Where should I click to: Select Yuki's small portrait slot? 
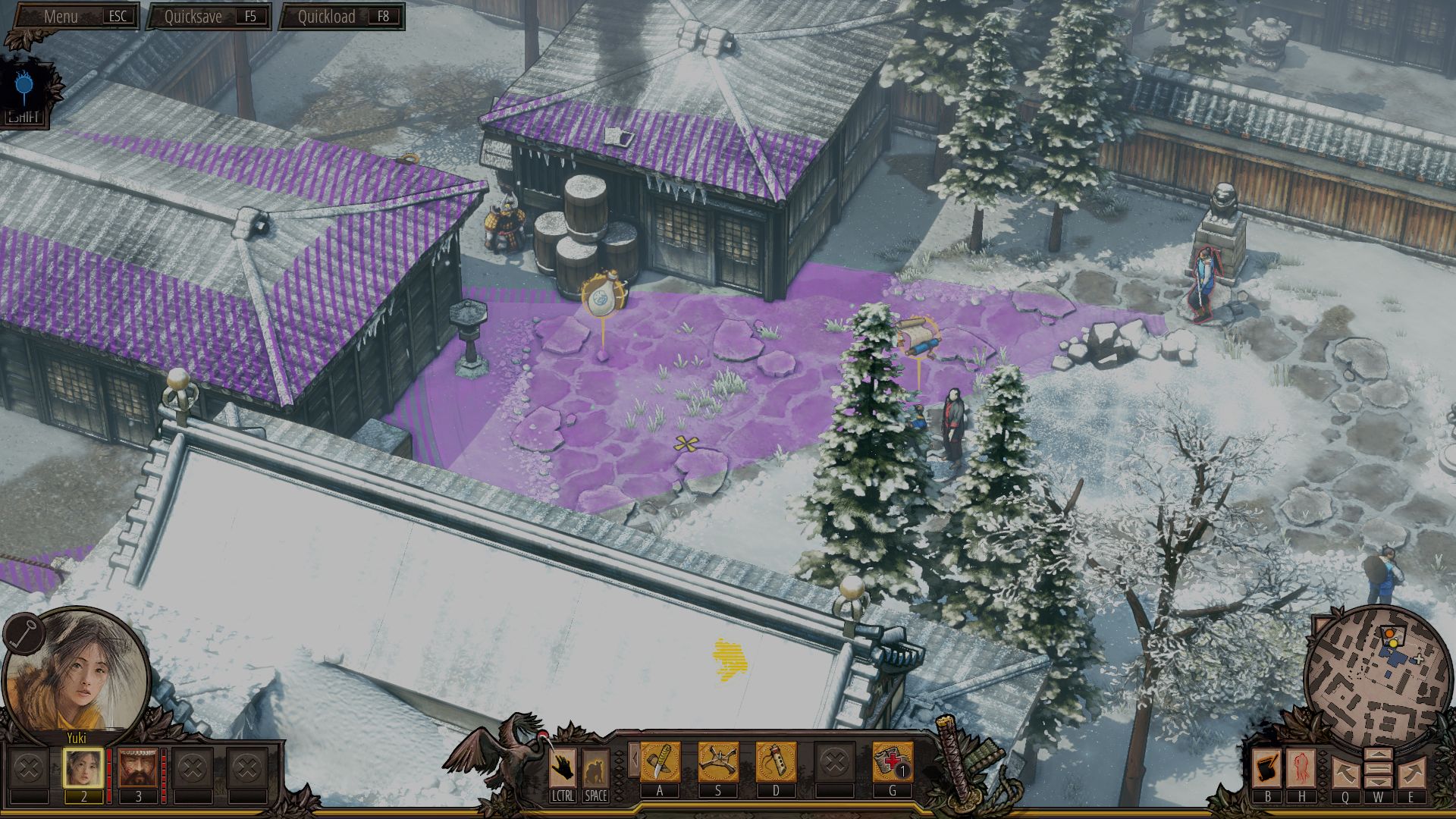click(x=83, y=768)
